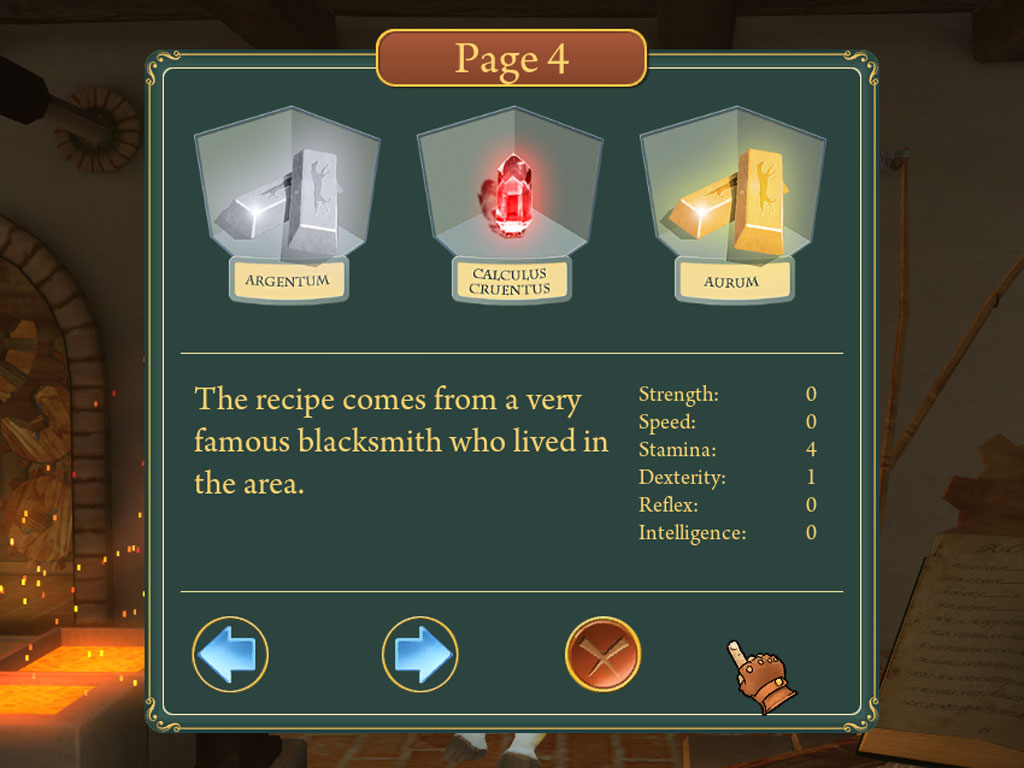Image resolution: width=1024 pixels, height=768 pixels.
Task: Click the round crossed-tools forge button
Action: (603, 654)
